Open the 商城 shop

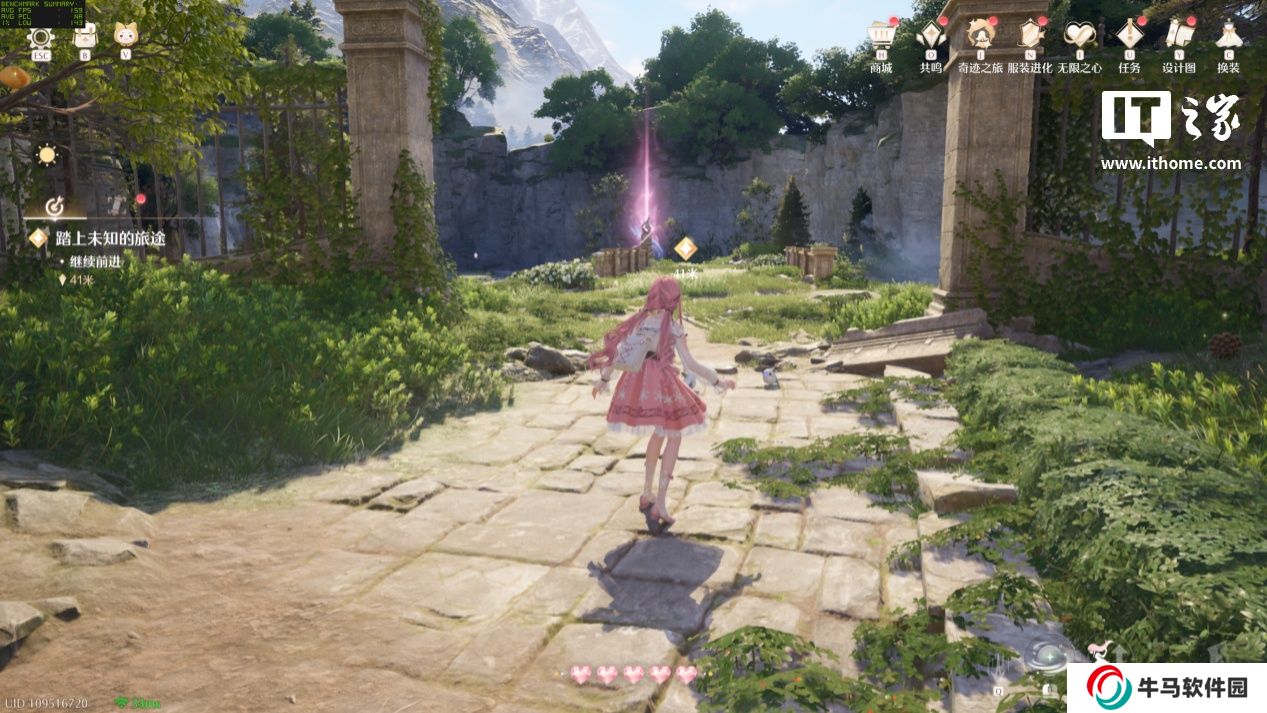881,37
